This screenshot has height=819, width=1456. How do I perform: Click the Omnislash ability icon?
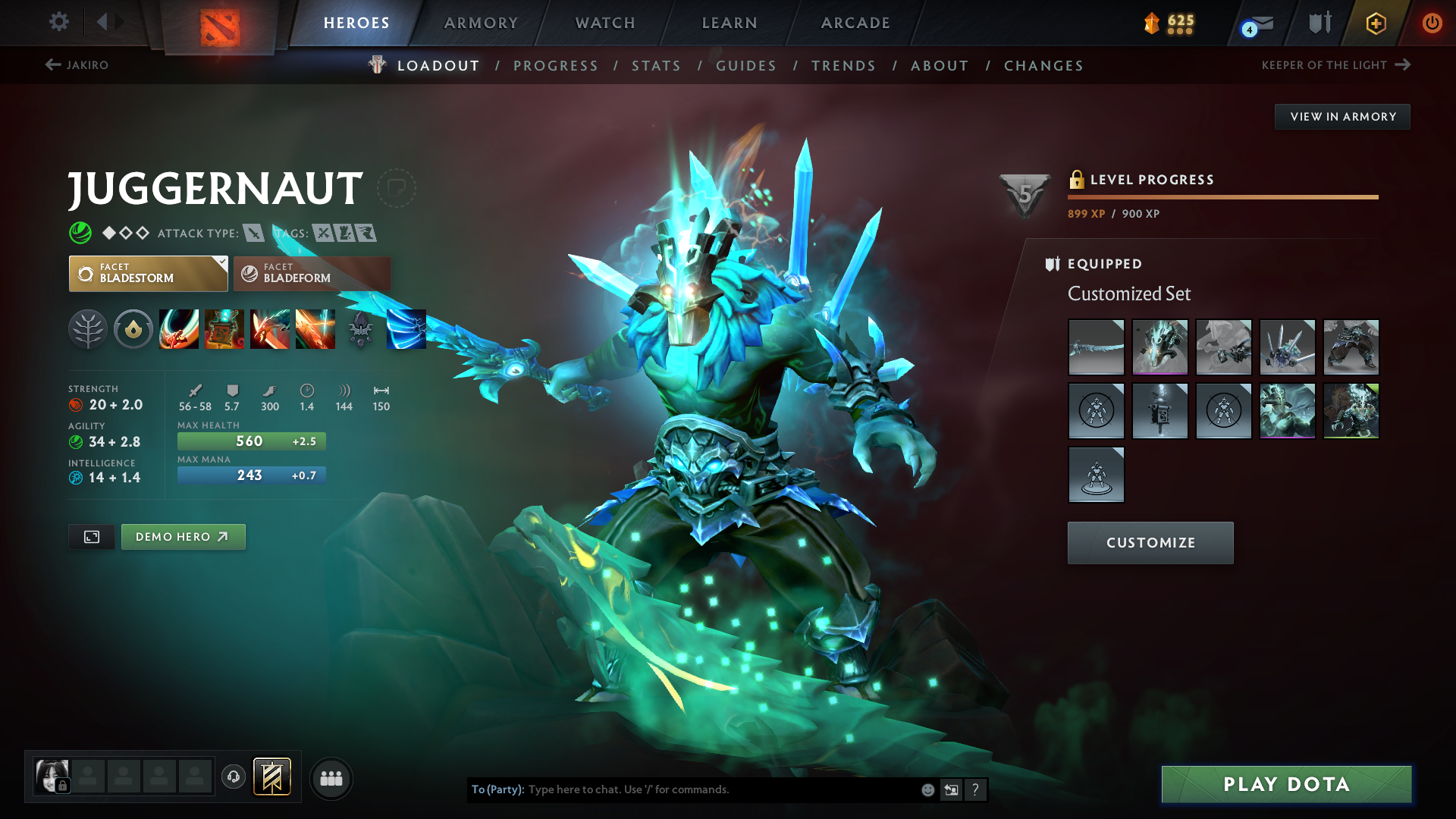click(x=315, y=329)
